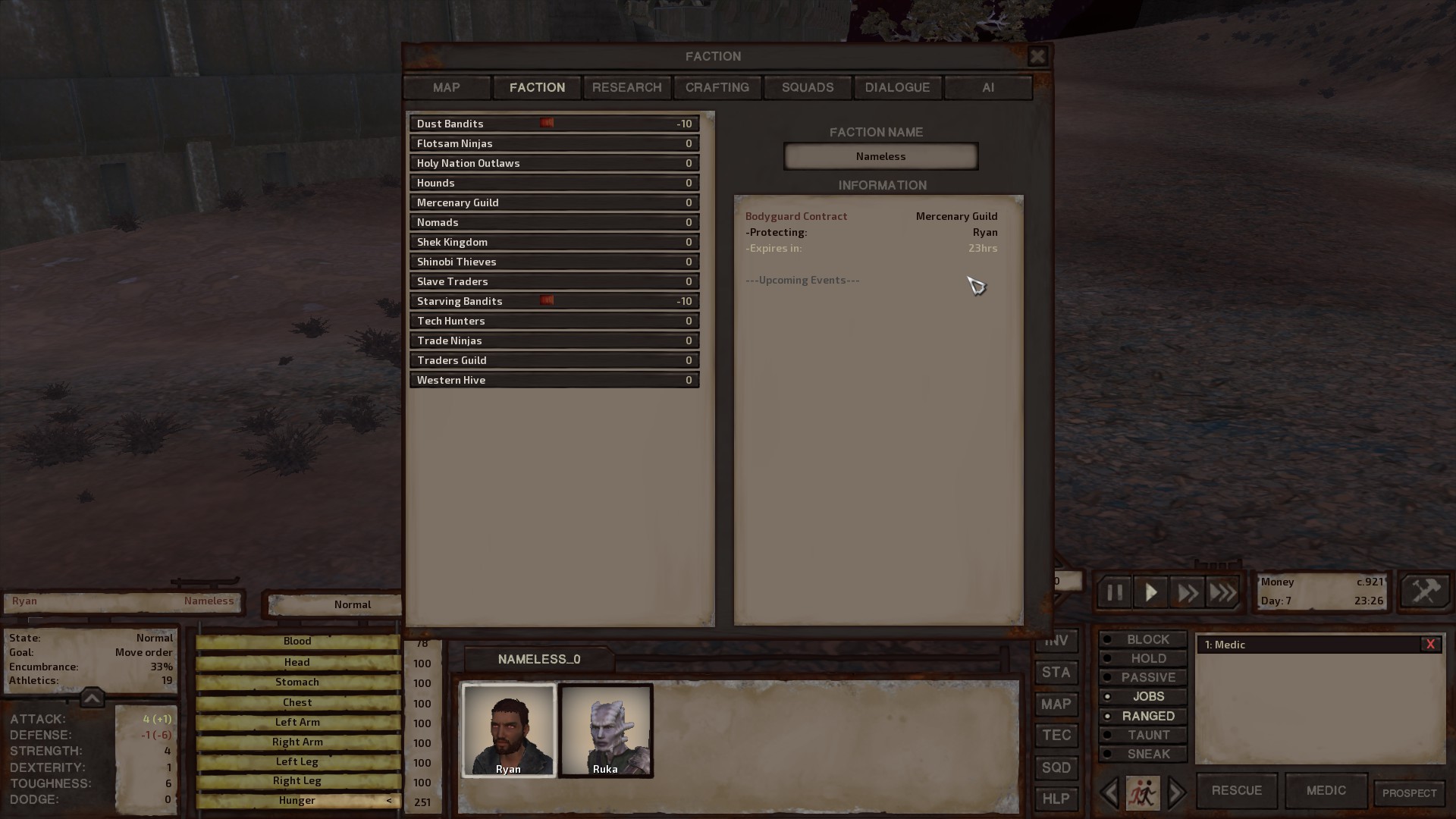Open the build menu hammer icon
1456x819 pixels.
(1424, 591)
